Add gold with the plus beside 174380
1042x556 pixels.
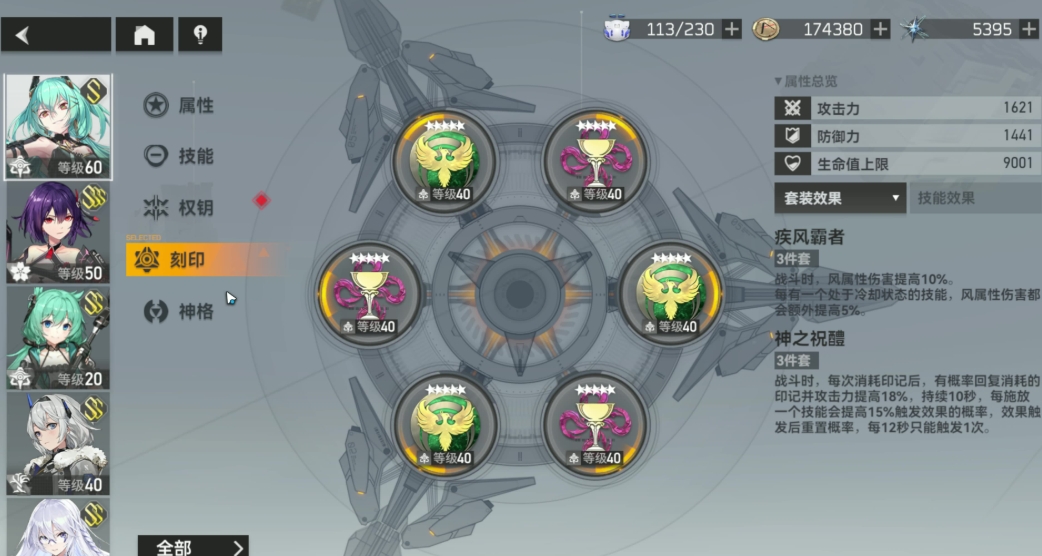click(x=880, y=29)
